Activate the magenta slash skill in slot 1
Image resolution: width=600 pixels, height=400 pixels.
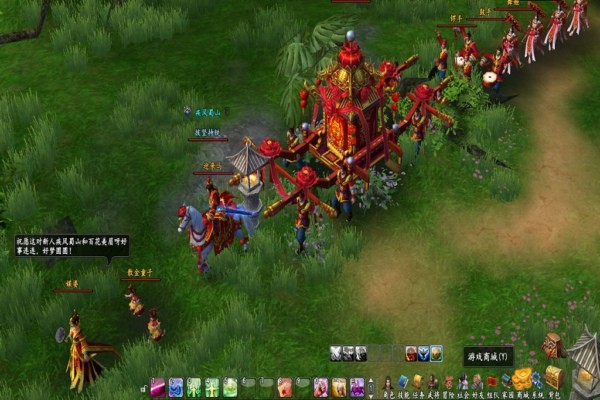tap(158, 386)
